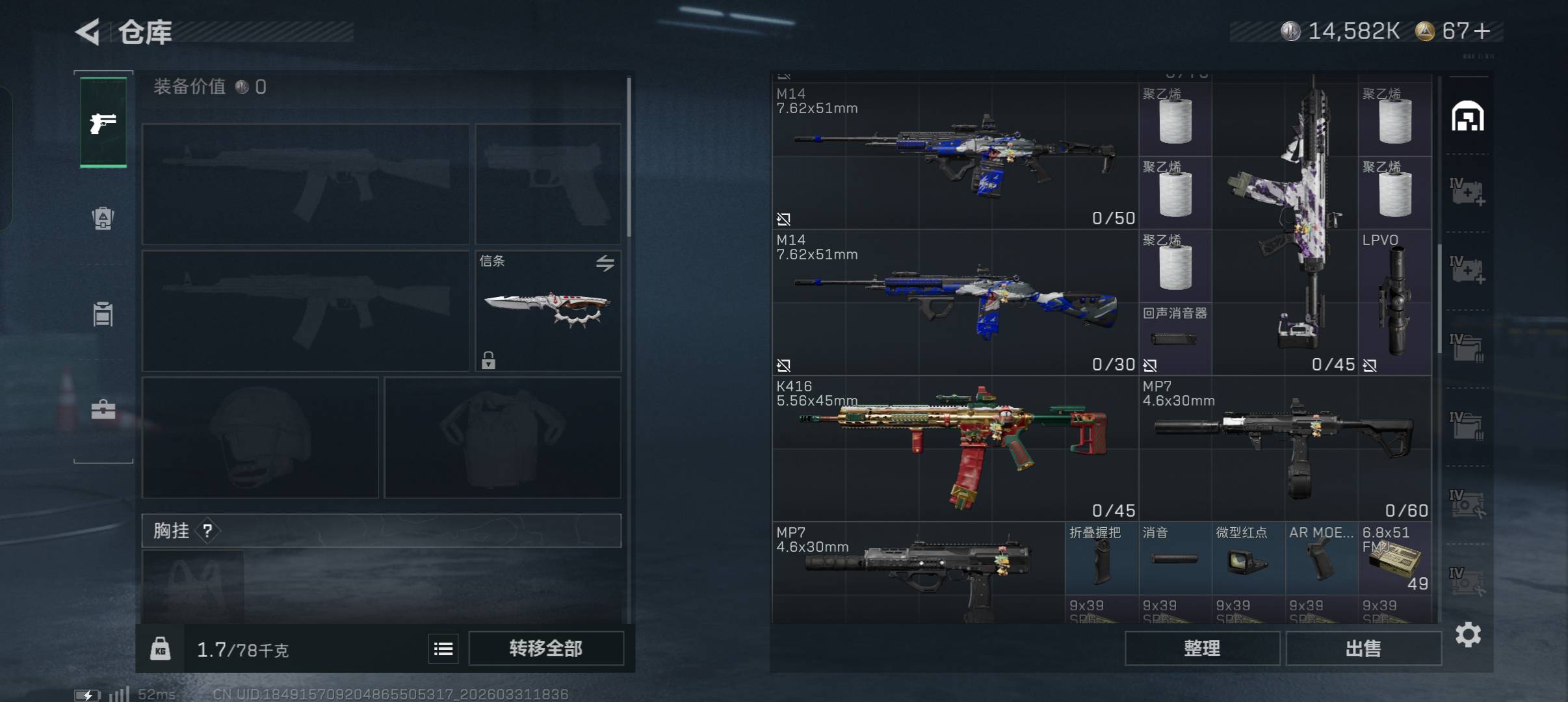The image size is (1568, 702).
Task: Open the main stash house icon
Action: click(1468, 116)
